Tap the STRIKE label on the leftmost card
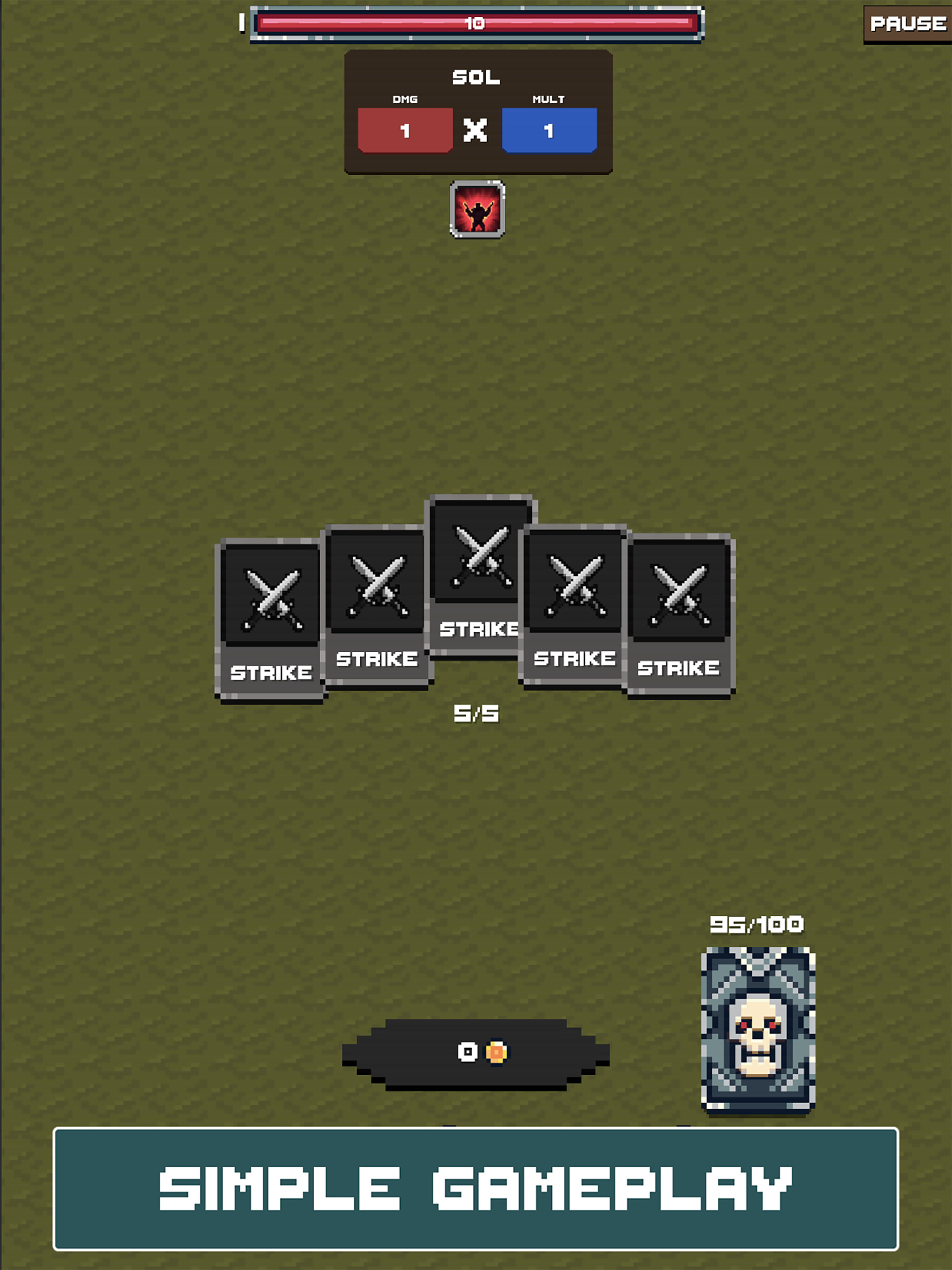952x1270 pixels. [x=271, y=673]
